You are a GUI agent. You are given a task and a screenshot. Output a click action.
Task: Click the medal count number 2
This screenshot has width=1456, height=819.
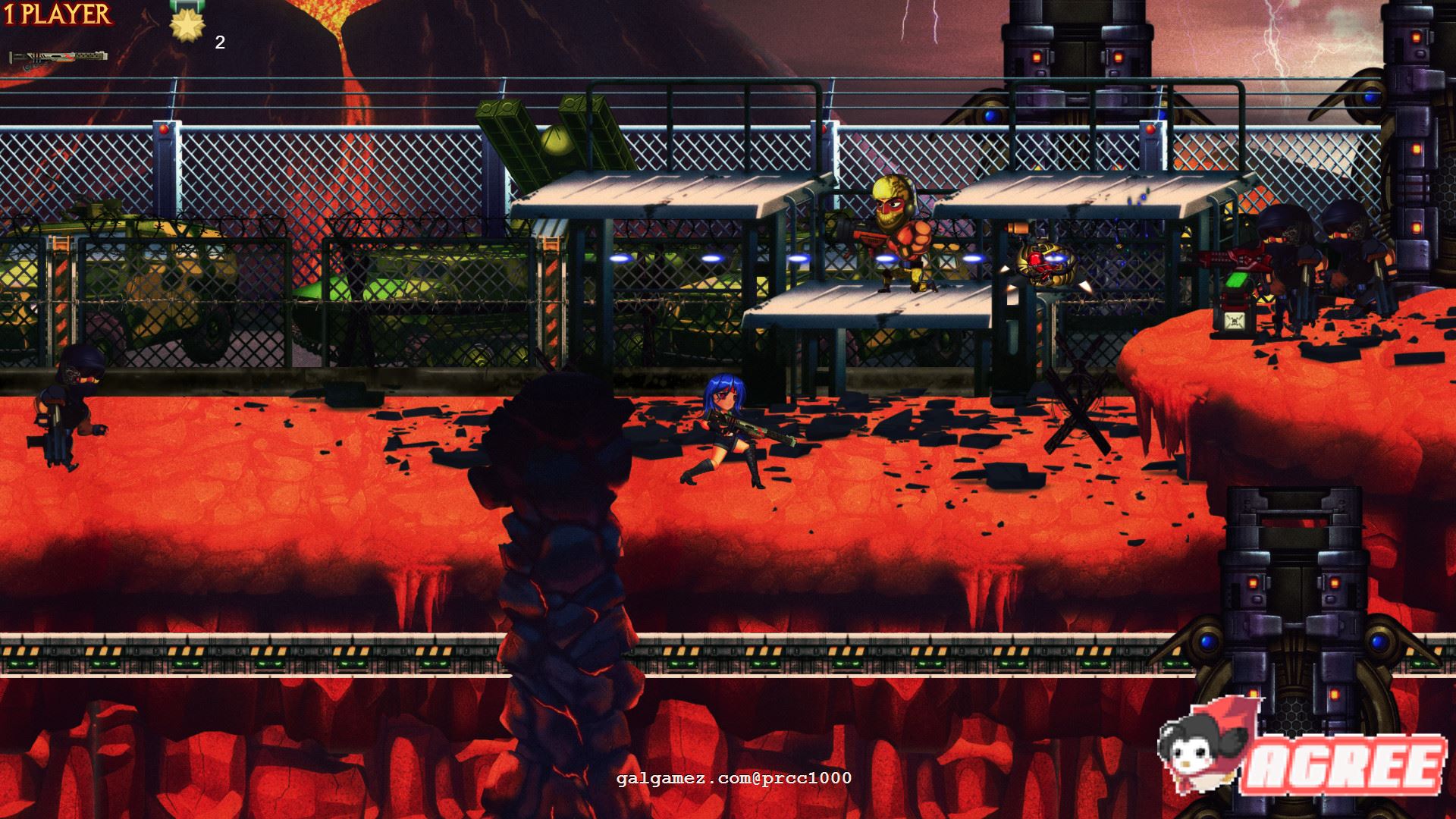pyautogui.click(x=221, y=43)
